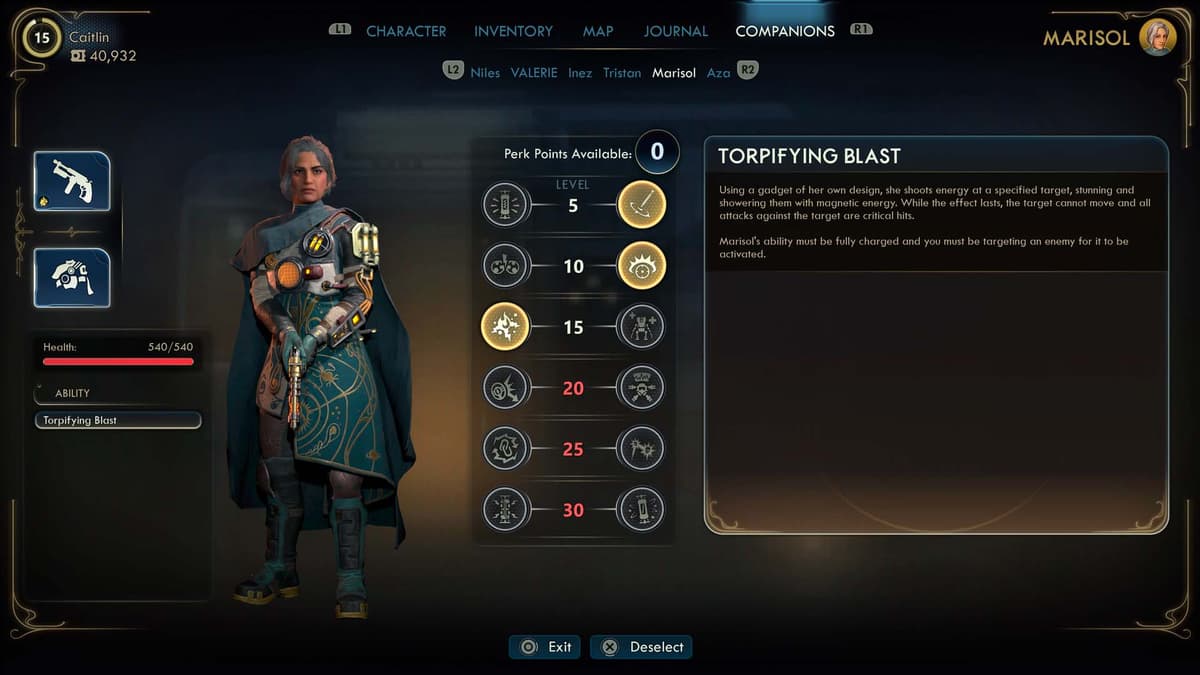Select the Companions tab
This screenshot has width=1200, height=675.
[785, 31]
